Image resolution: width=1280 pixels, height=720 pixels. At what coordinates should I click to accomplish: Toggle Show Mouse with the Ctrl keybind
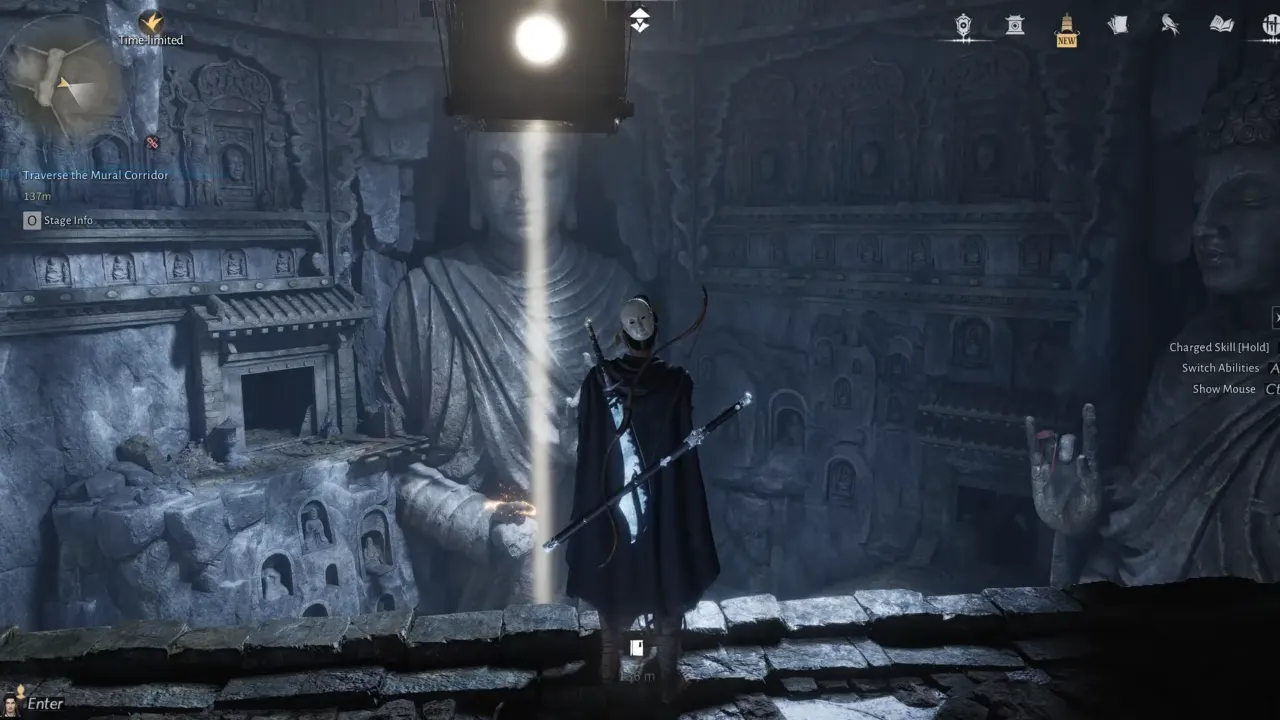click(1222, 389)
